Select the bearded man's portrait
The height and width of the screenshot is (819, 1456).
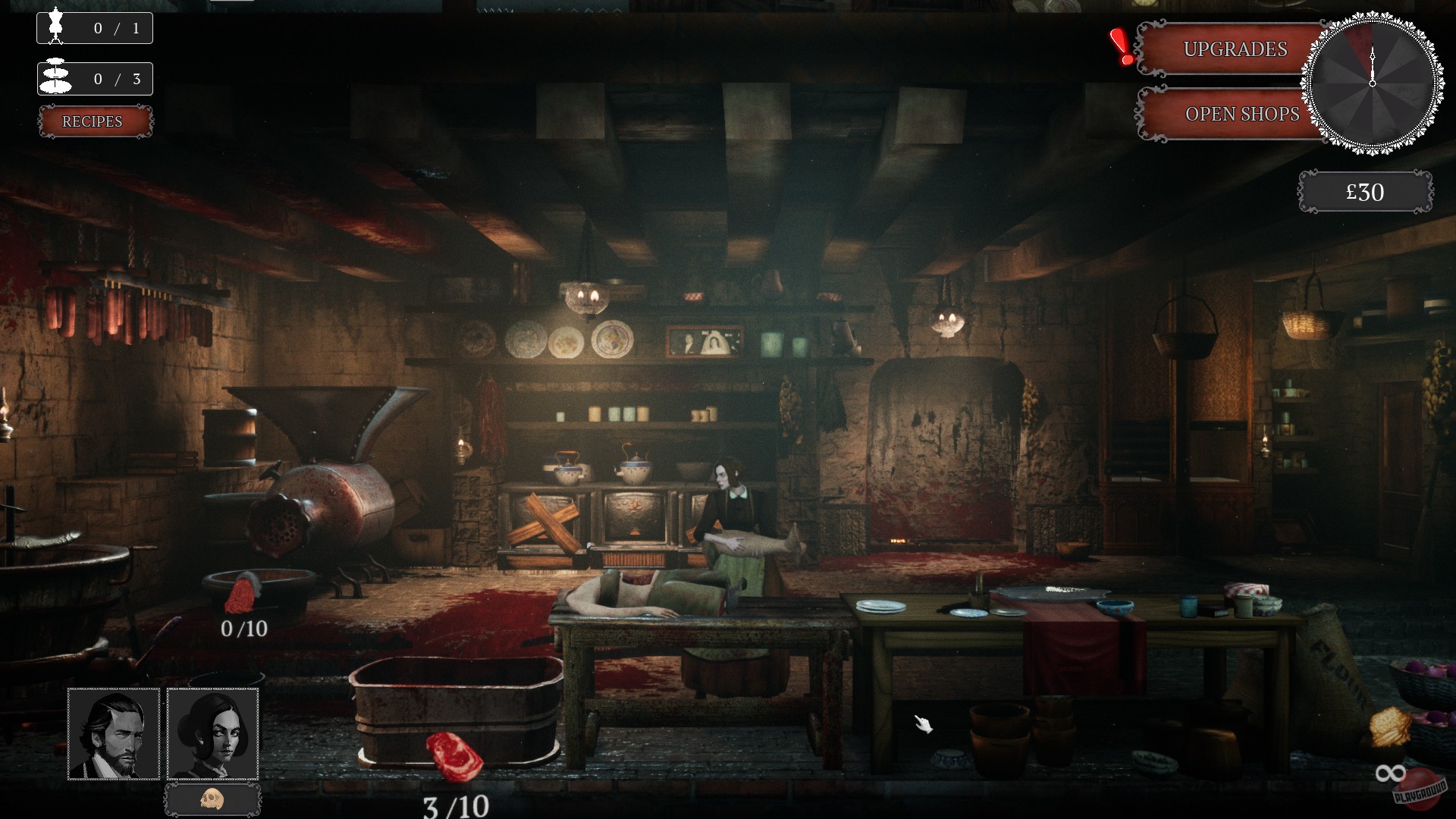tap(114, 734)
